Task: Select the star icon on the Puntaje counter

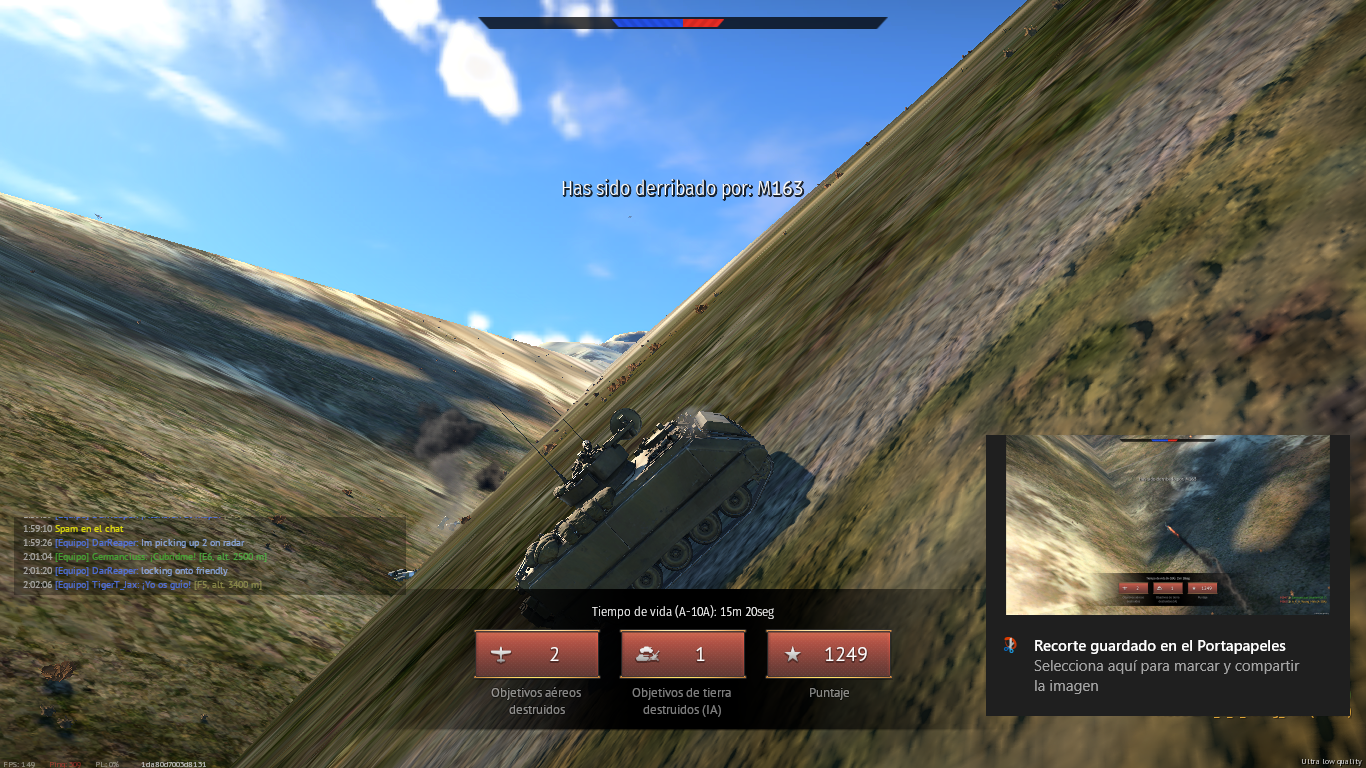Action: pos(793,655)
